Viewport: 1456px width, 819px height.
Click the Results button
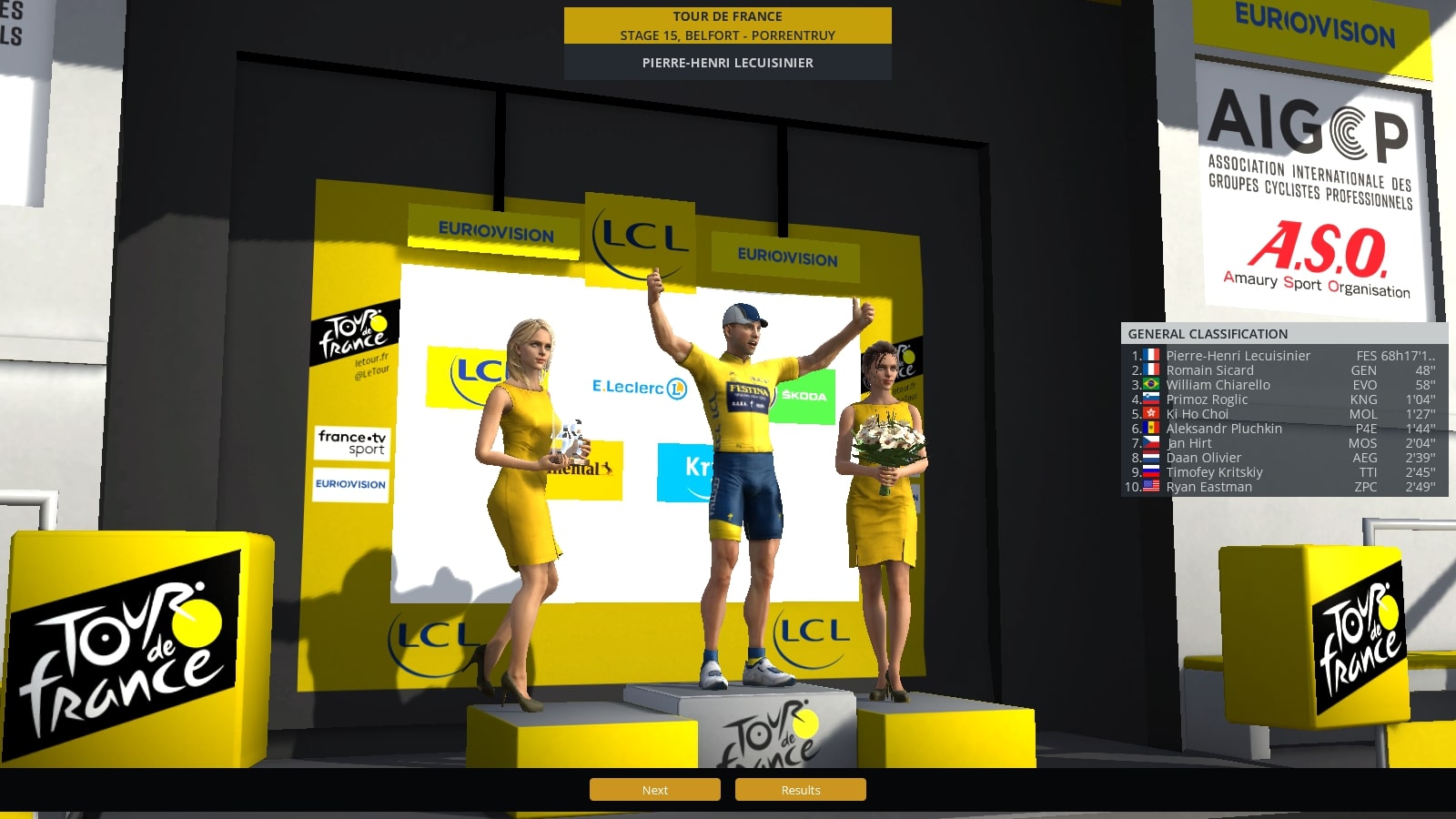click(x=800, y=790)
